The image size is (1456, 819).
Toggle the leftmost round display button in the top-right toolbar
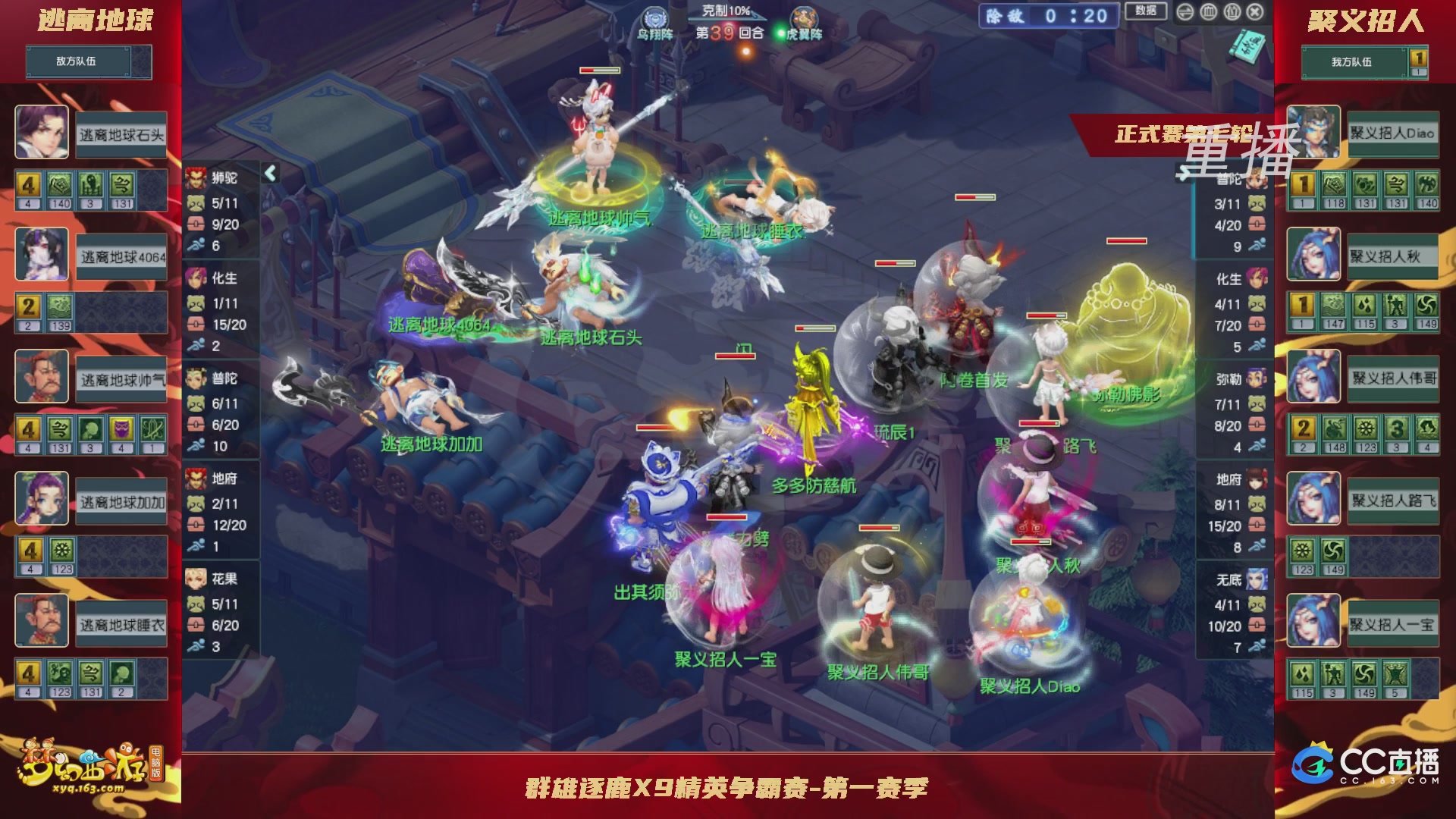tap(1185, 12)
